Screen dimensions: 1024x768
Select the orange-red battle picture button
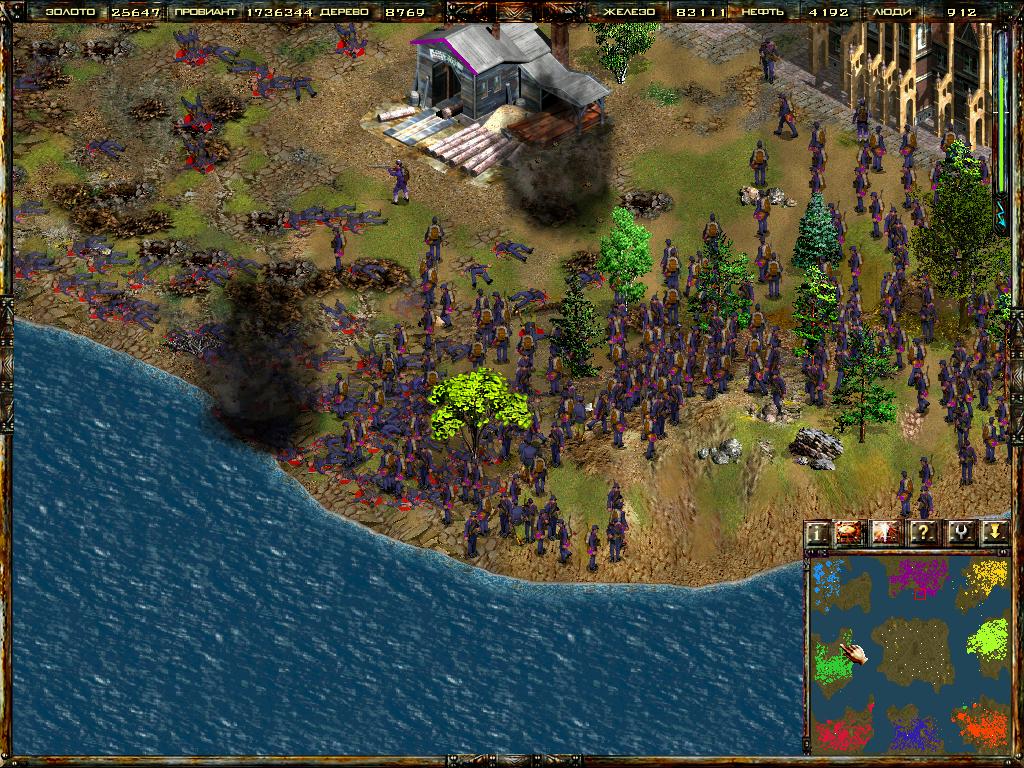[x=852, y=532]
